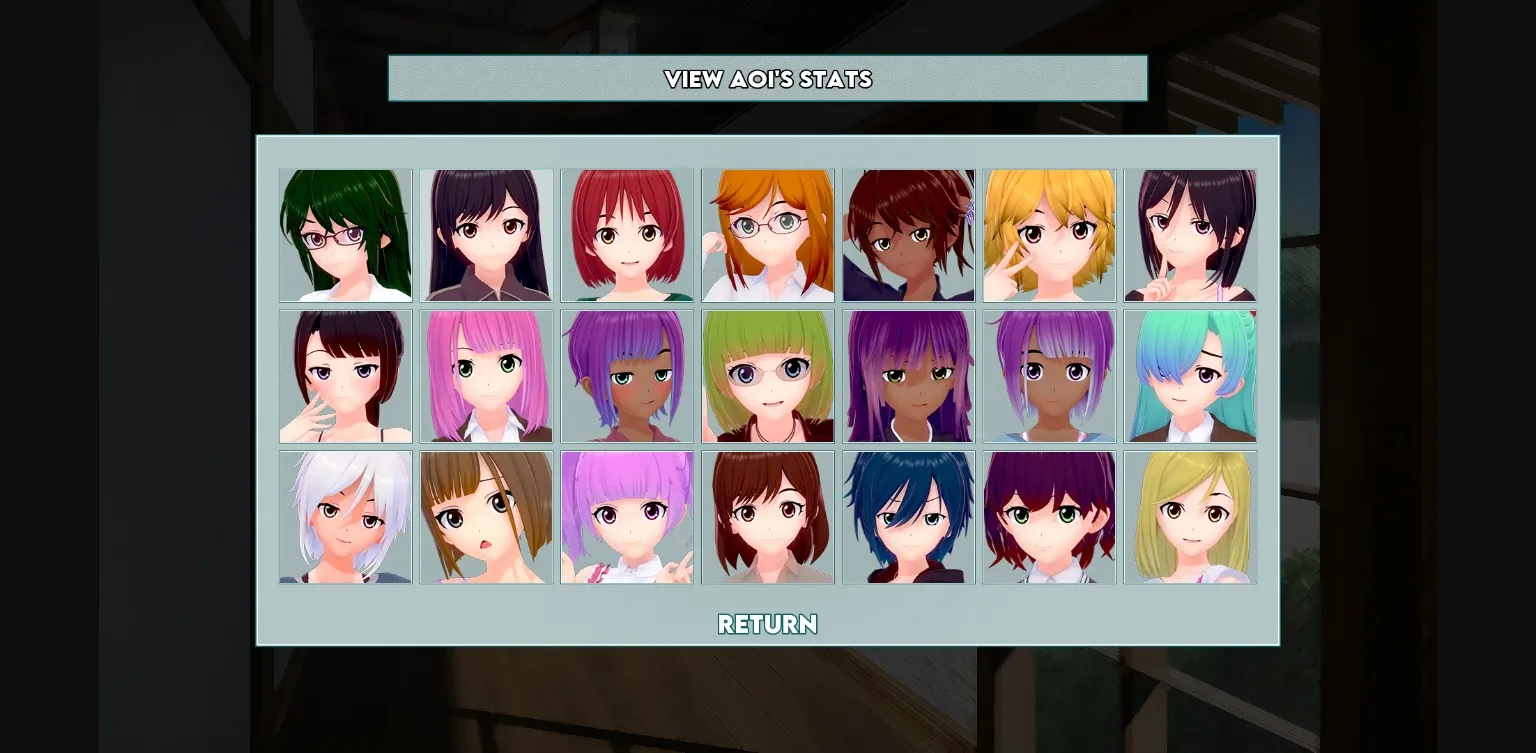The image size is (1536, 753).
Task: Select the blonde girl making peace sign
Action: tap(1049, 235)
